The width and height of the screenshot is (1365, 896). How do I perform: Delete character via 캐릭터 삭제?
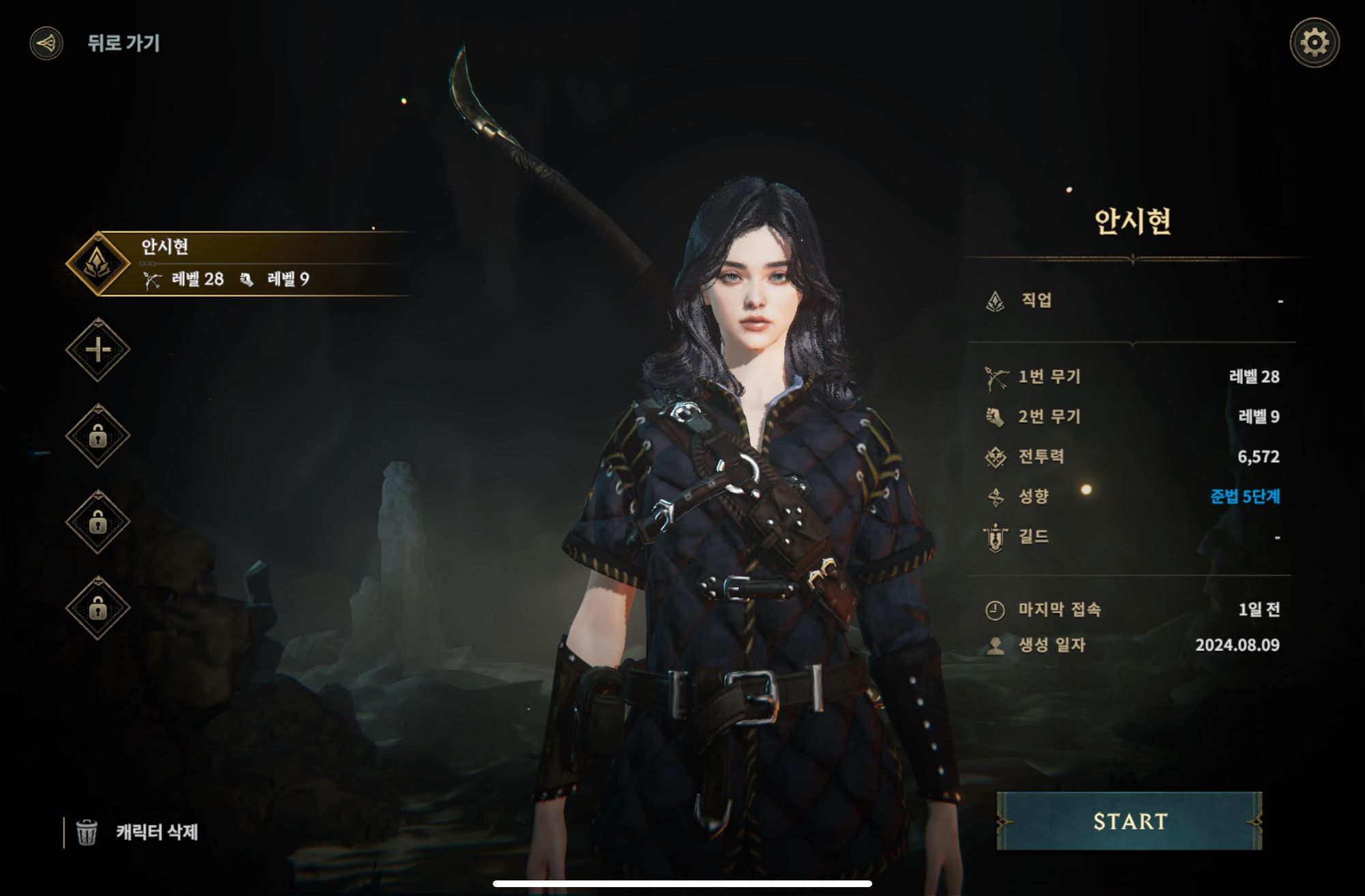139,832
